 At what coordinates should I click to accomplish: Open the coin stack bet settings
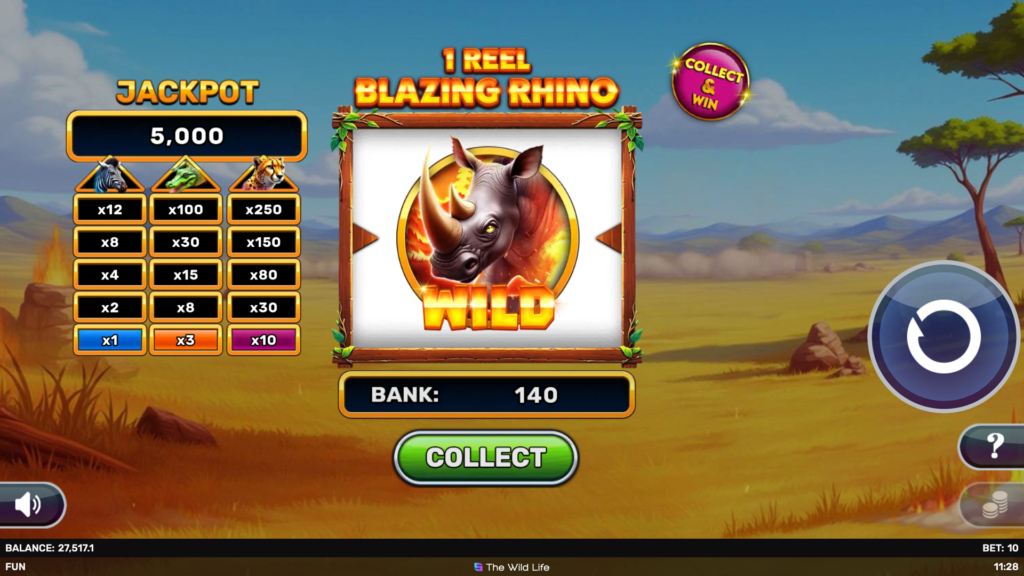pyautogui.click(x=993, y=507)
